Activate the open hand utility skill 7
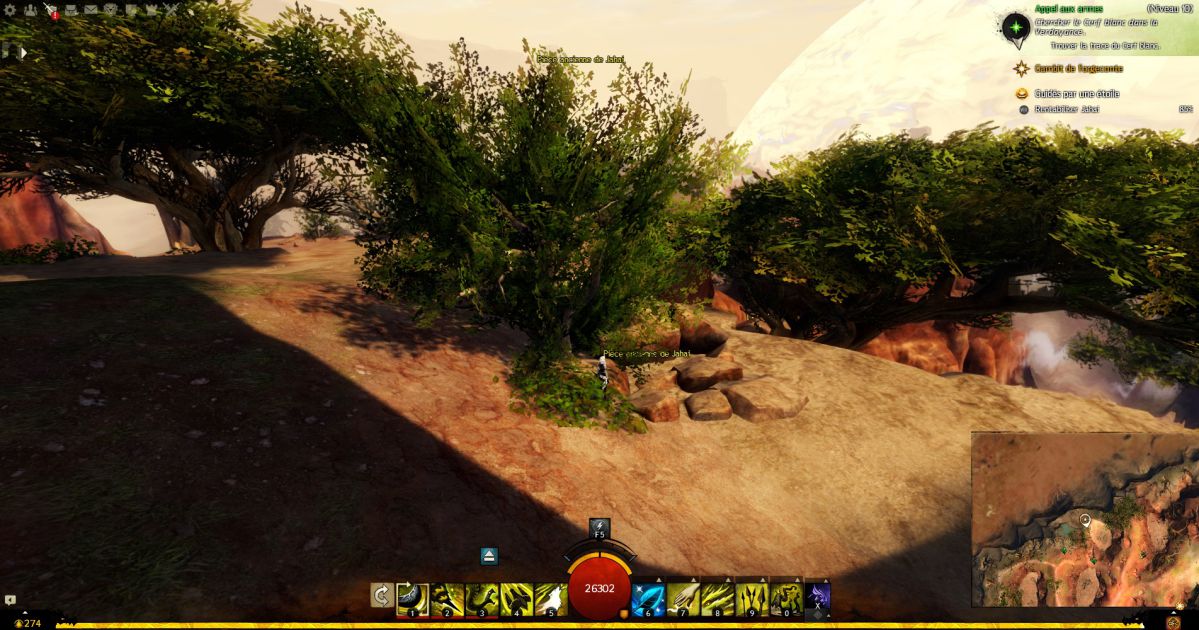Image resolution: width=1199 pixels, height=630 pixels. click(x=683, y=598)
